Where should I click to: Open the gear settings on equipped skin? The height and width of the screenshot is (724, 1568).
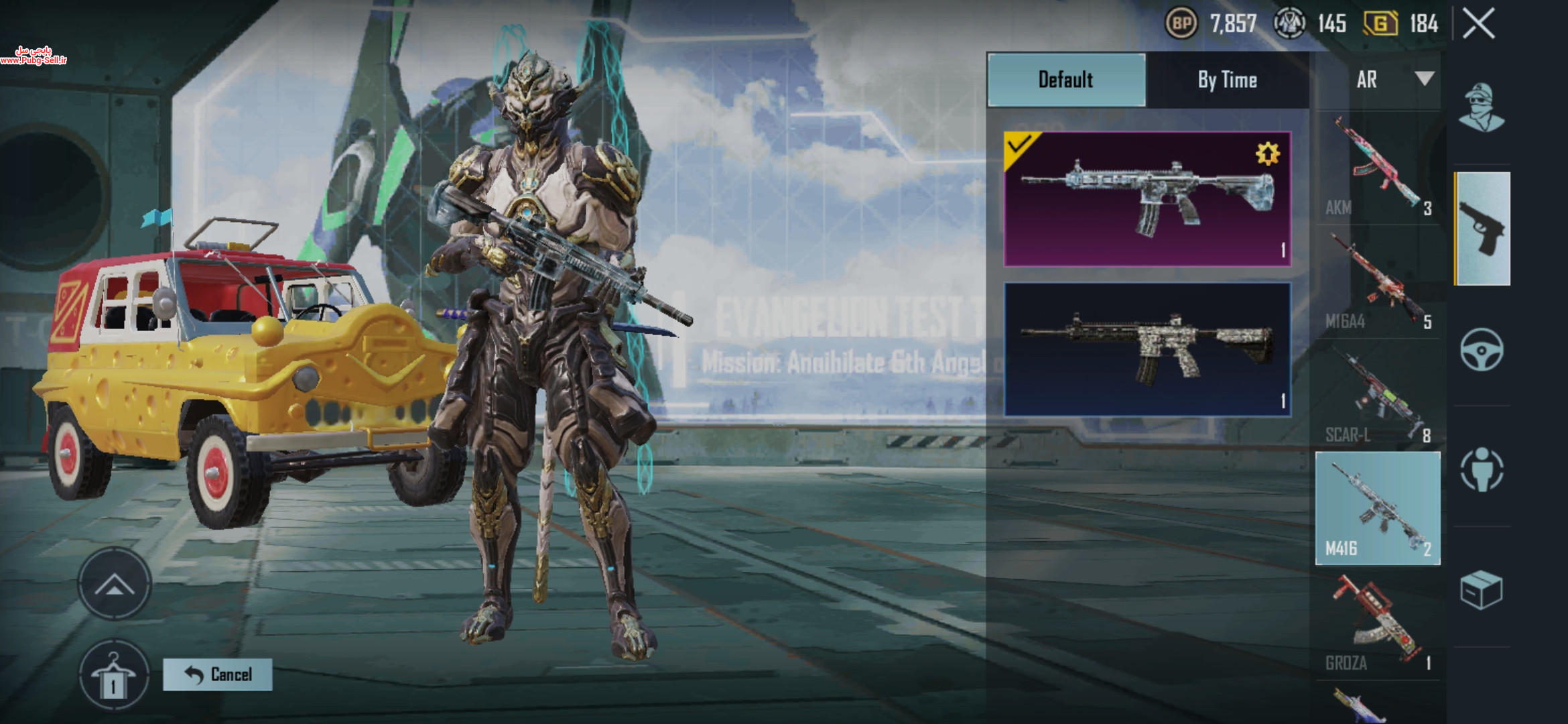click(x=1267, y=154)
